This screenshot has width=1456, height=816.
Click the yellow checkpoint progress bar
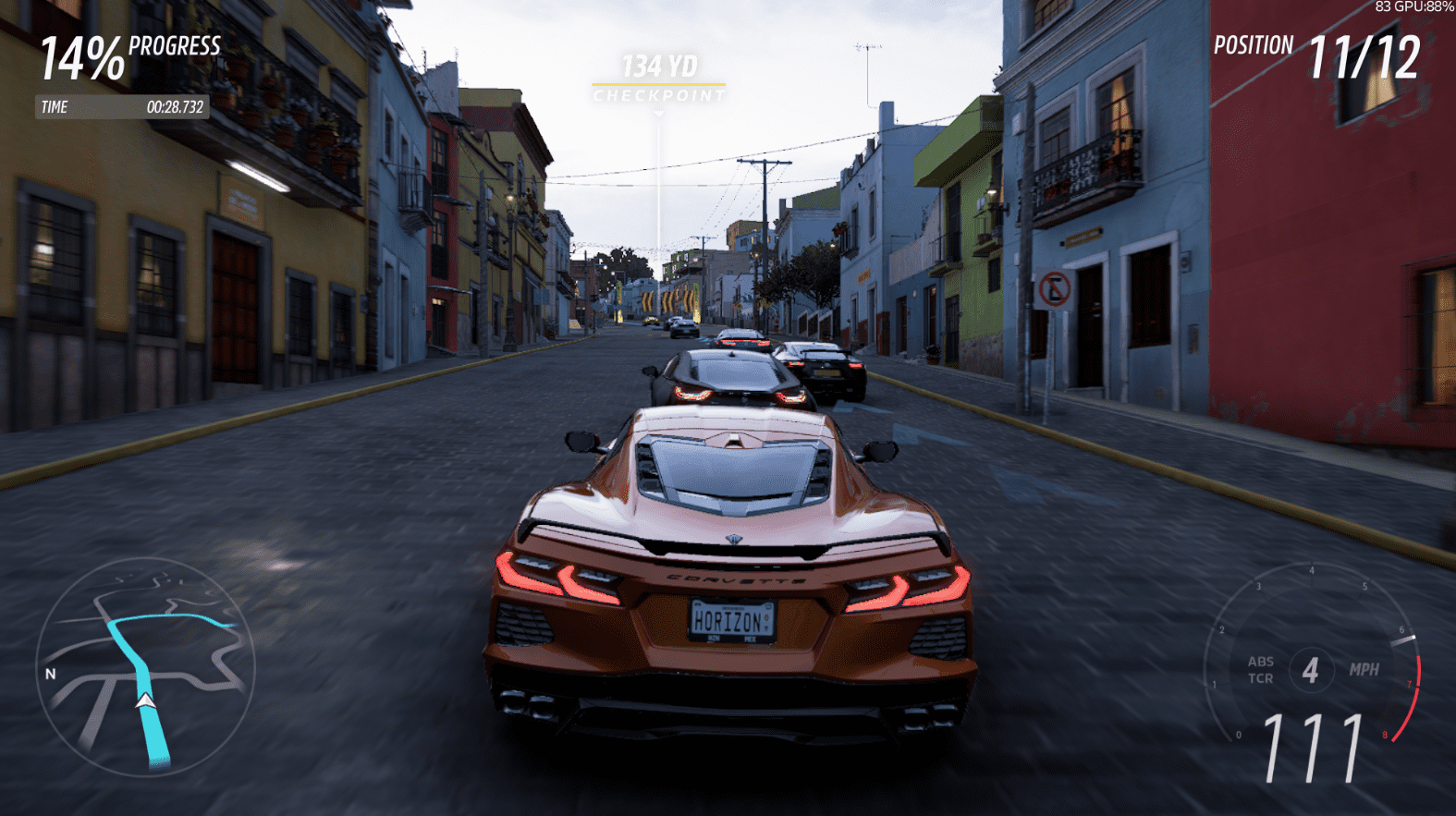[x=658, y=82]
